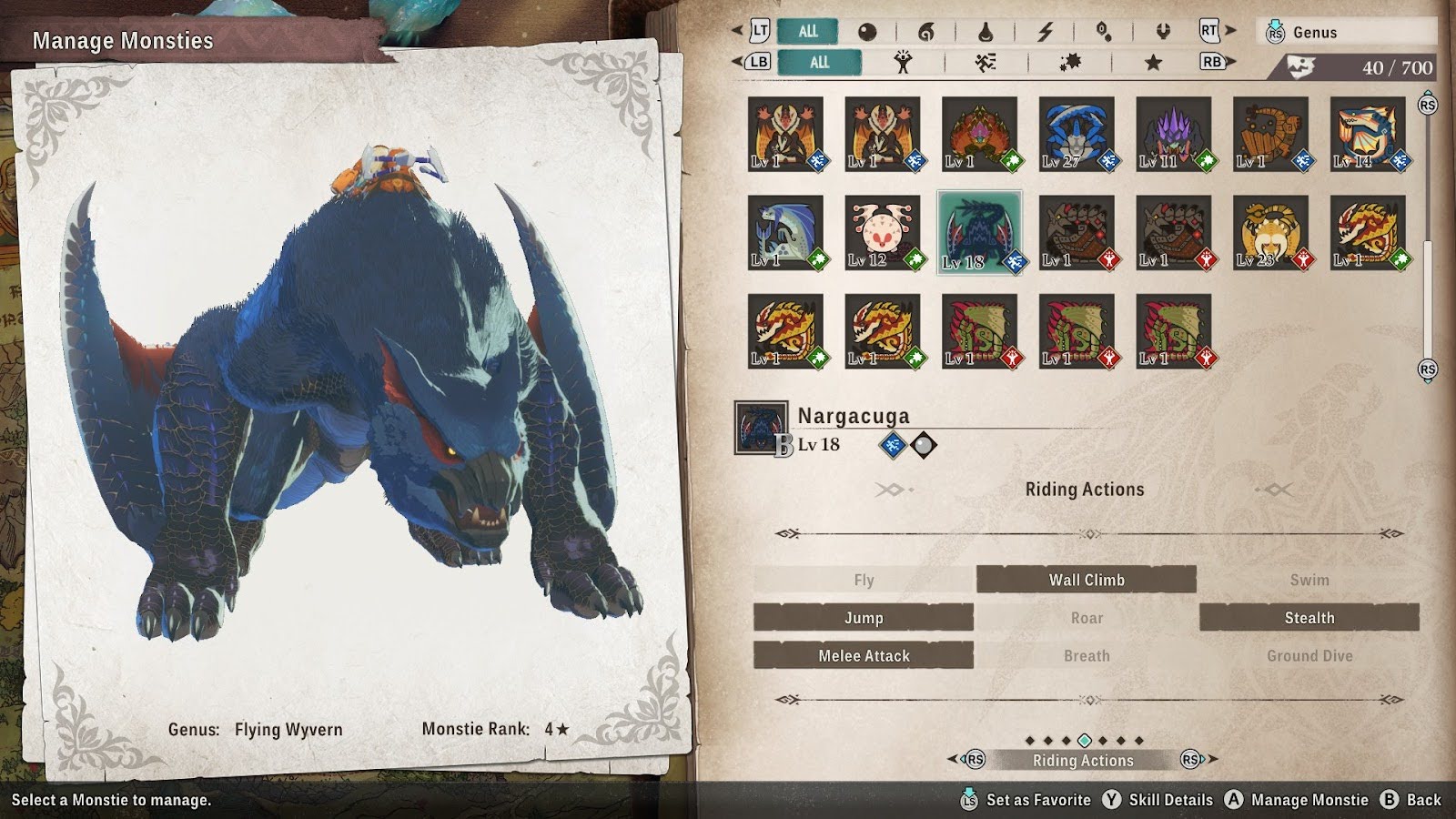Filter Monsties by fire element
Image resolution: width=1456 pixels, height=819 pixels.
(926, 32)
